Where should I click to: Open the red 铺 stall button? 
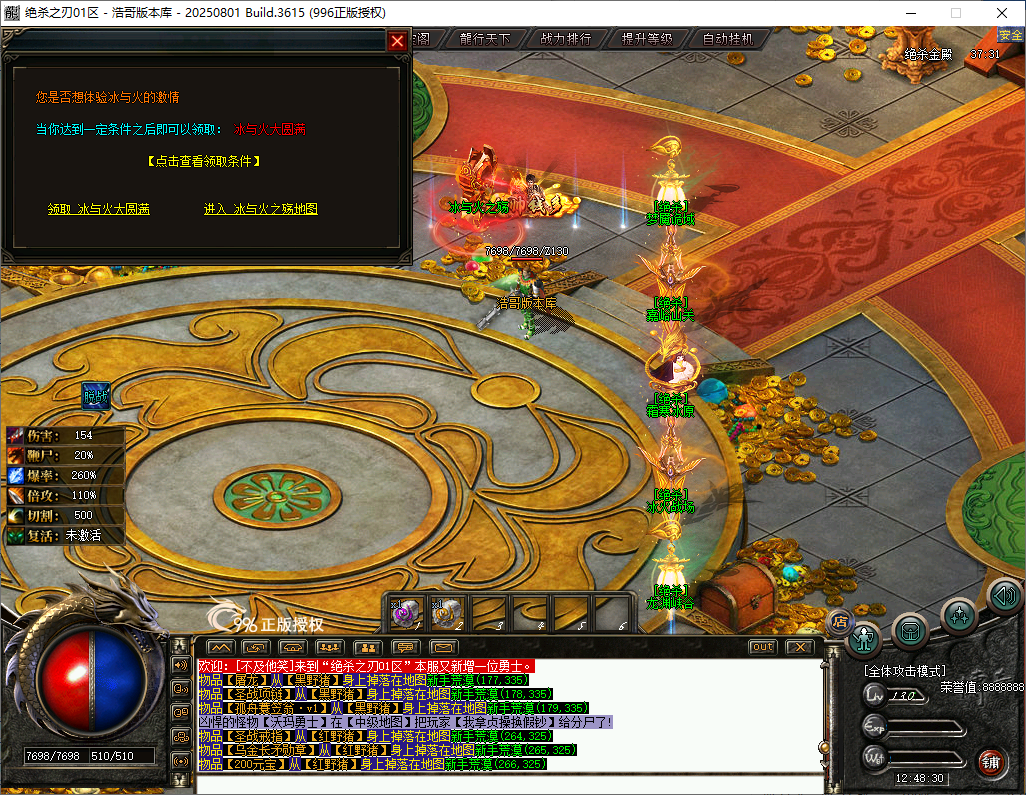(x=991, y=763)
